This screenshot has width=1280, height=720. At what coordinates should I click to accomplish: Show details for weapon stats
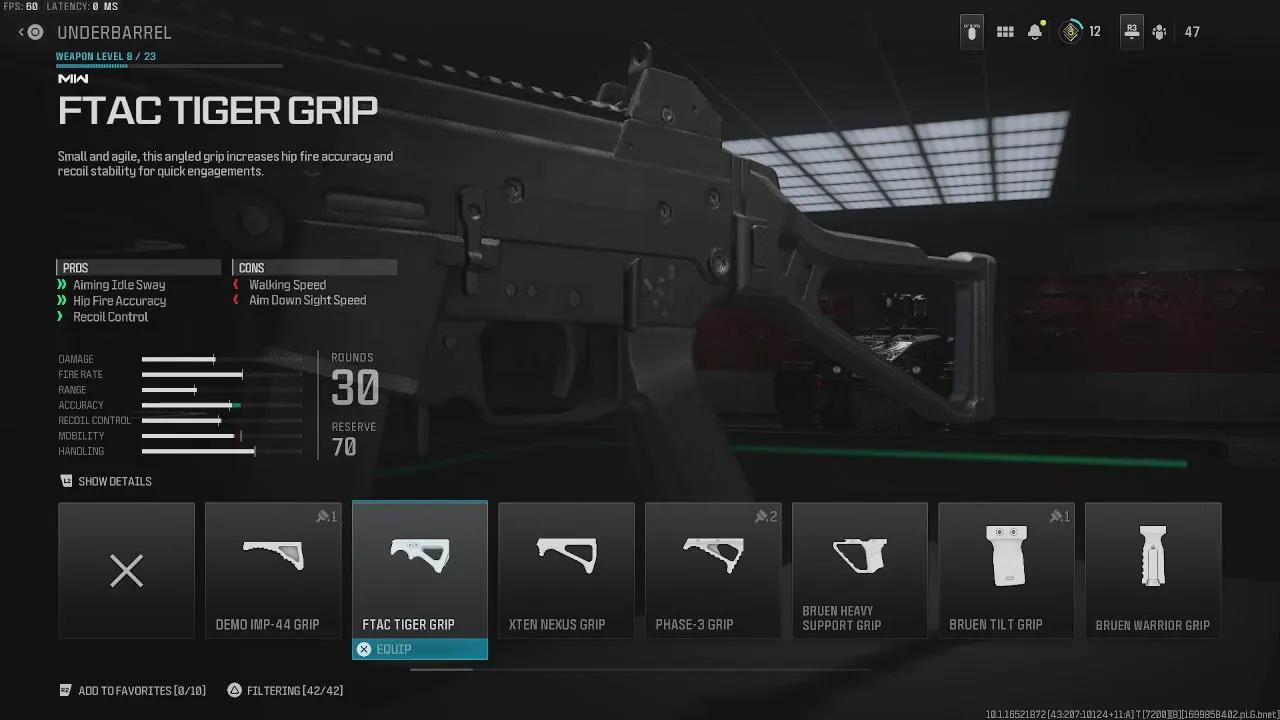106,482
